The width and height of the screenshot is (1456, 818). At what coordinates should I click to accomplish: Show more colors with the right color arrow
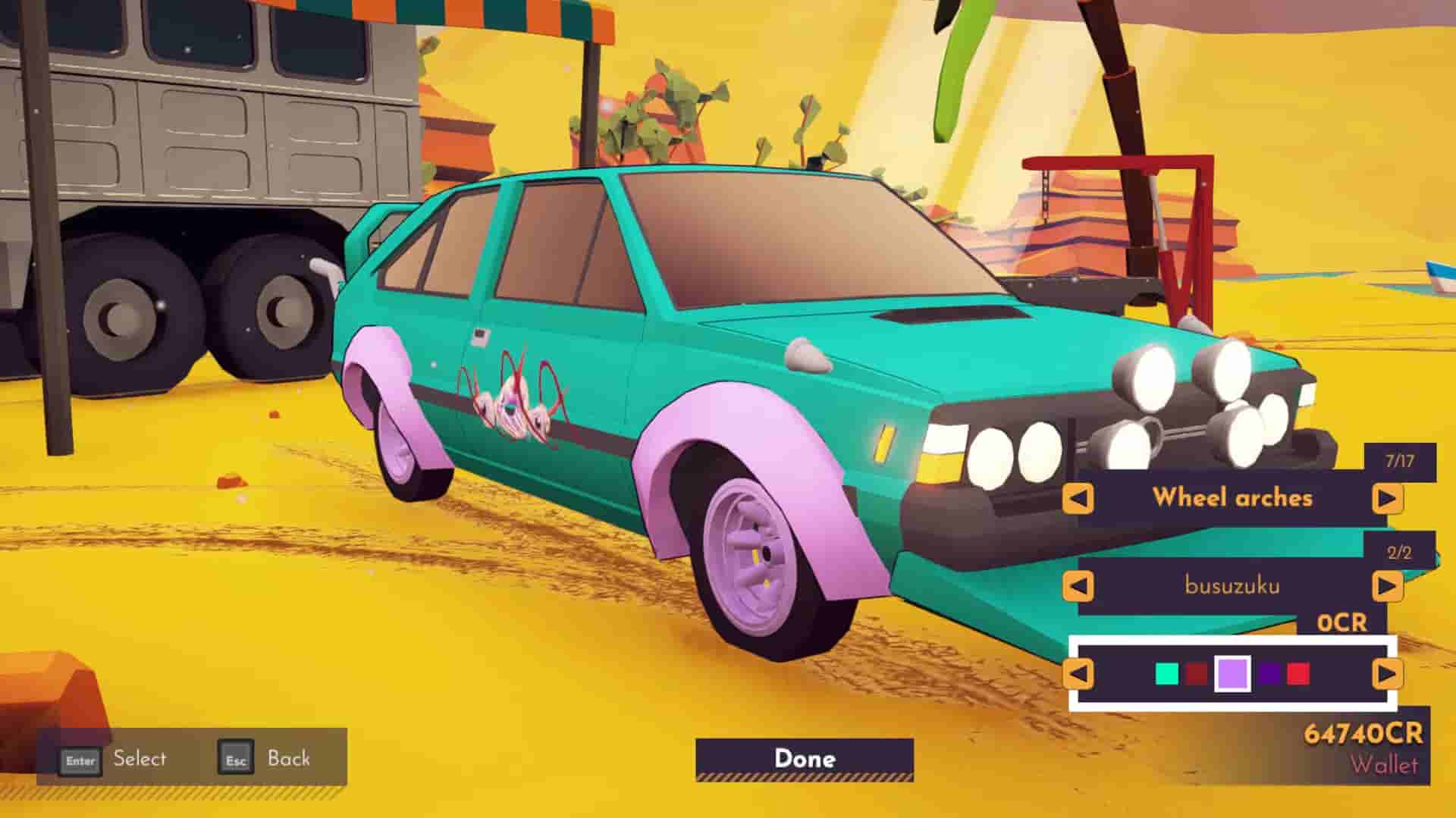point(1387,673)
